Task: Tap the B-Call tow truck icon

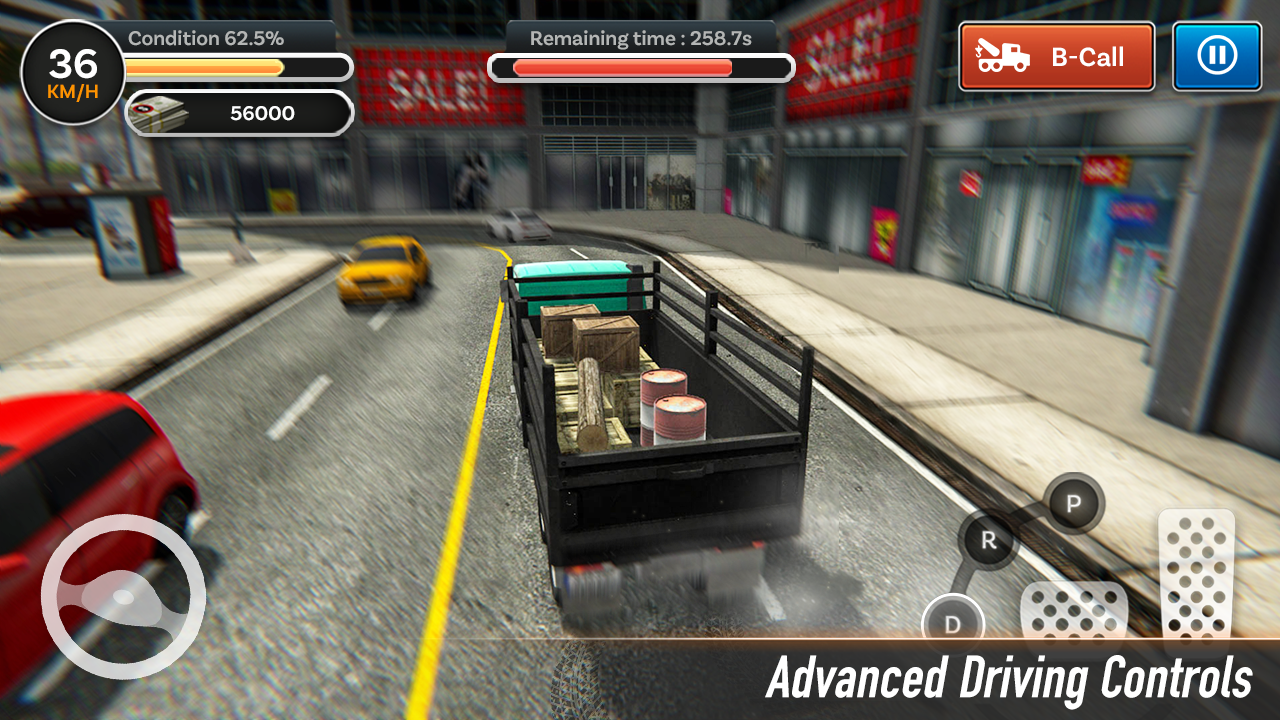Action: point(1002,57)
